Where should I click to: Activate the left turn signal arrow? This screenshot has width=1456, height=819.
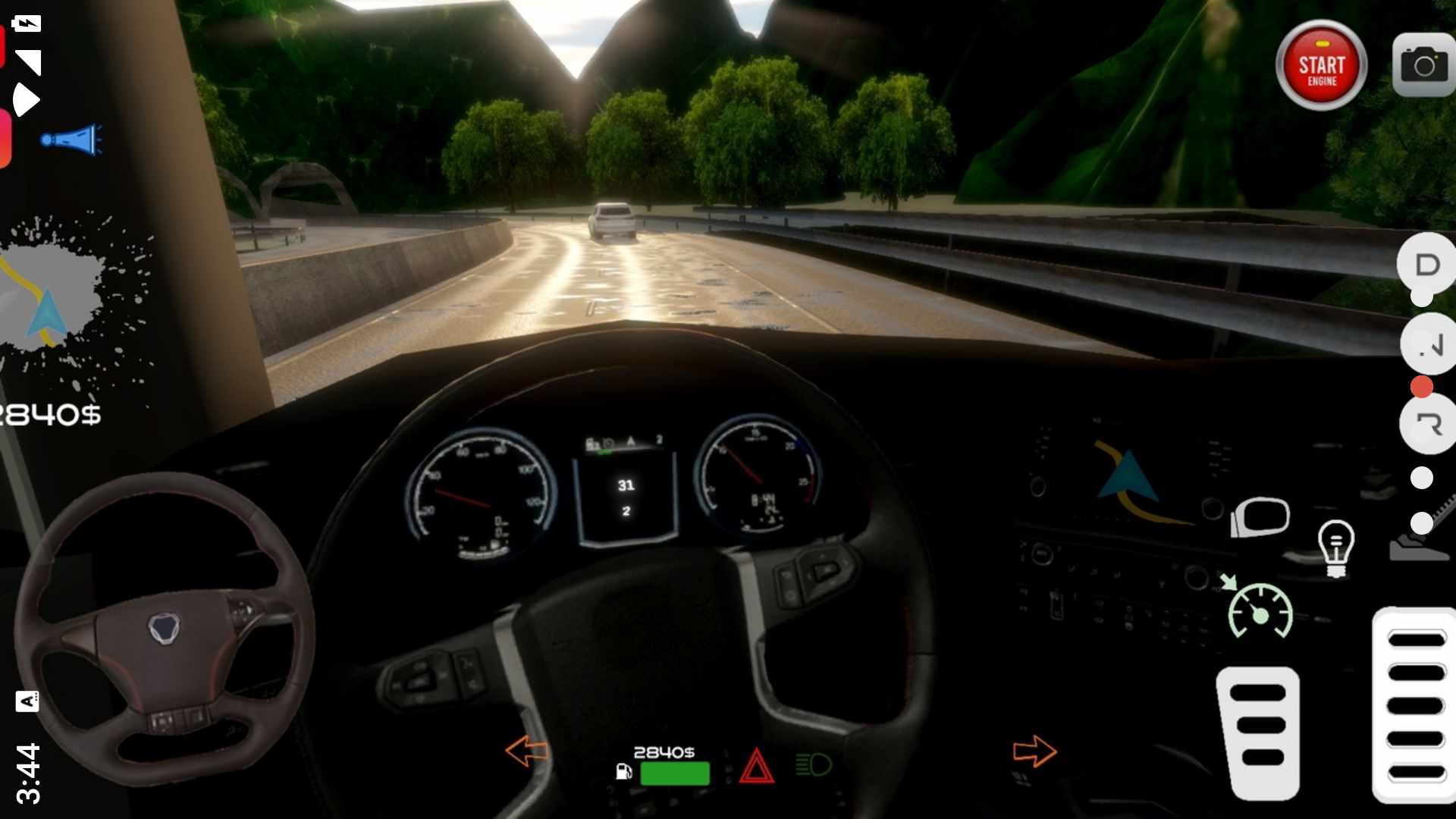[526, 751]
